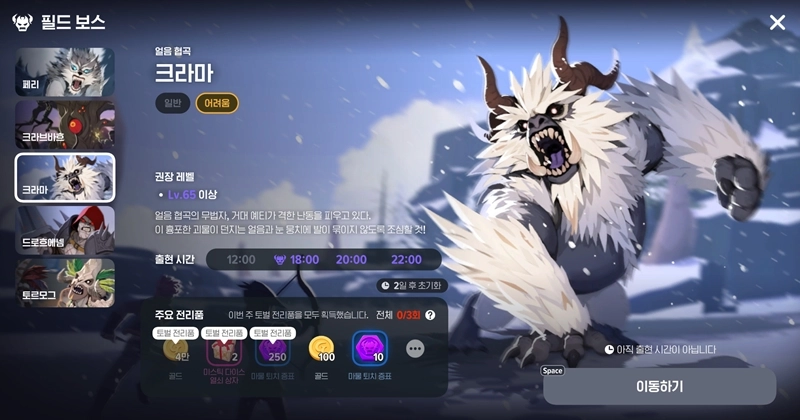The image size is (800, 420).
Task: Select the 토르모그 boss thumbnail
Action: 65,282
